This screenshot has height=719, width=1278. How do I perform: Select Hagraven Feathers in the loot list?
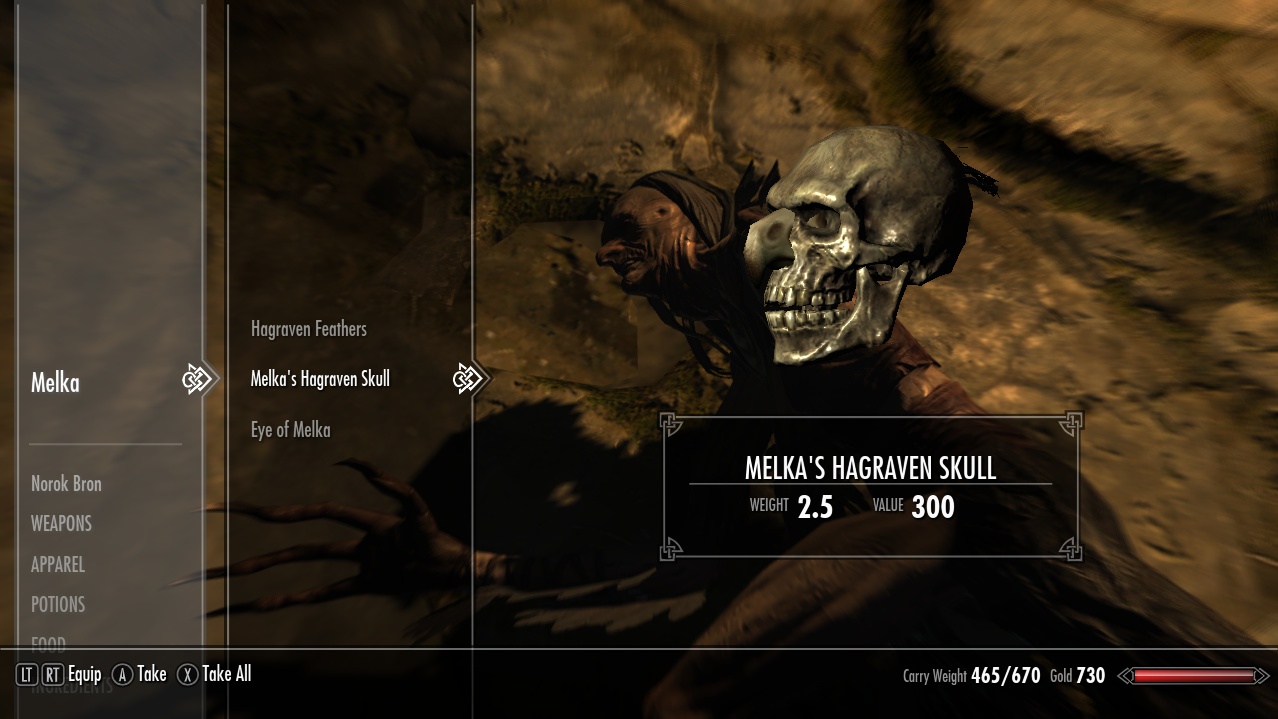point(308,329)
